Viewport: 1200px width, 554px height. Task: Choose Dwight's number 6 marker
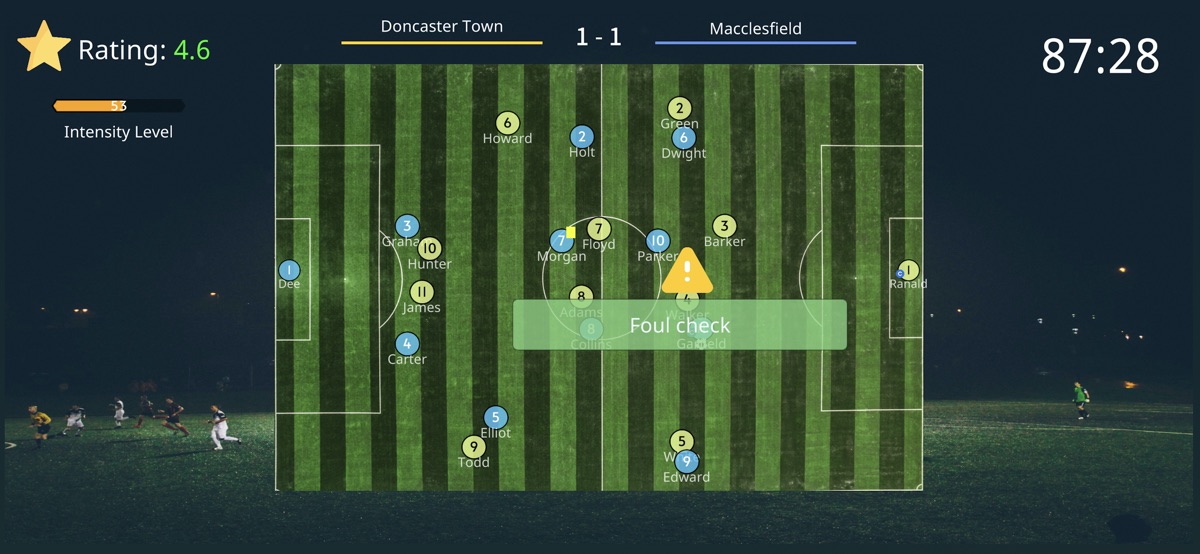(684, 138)
